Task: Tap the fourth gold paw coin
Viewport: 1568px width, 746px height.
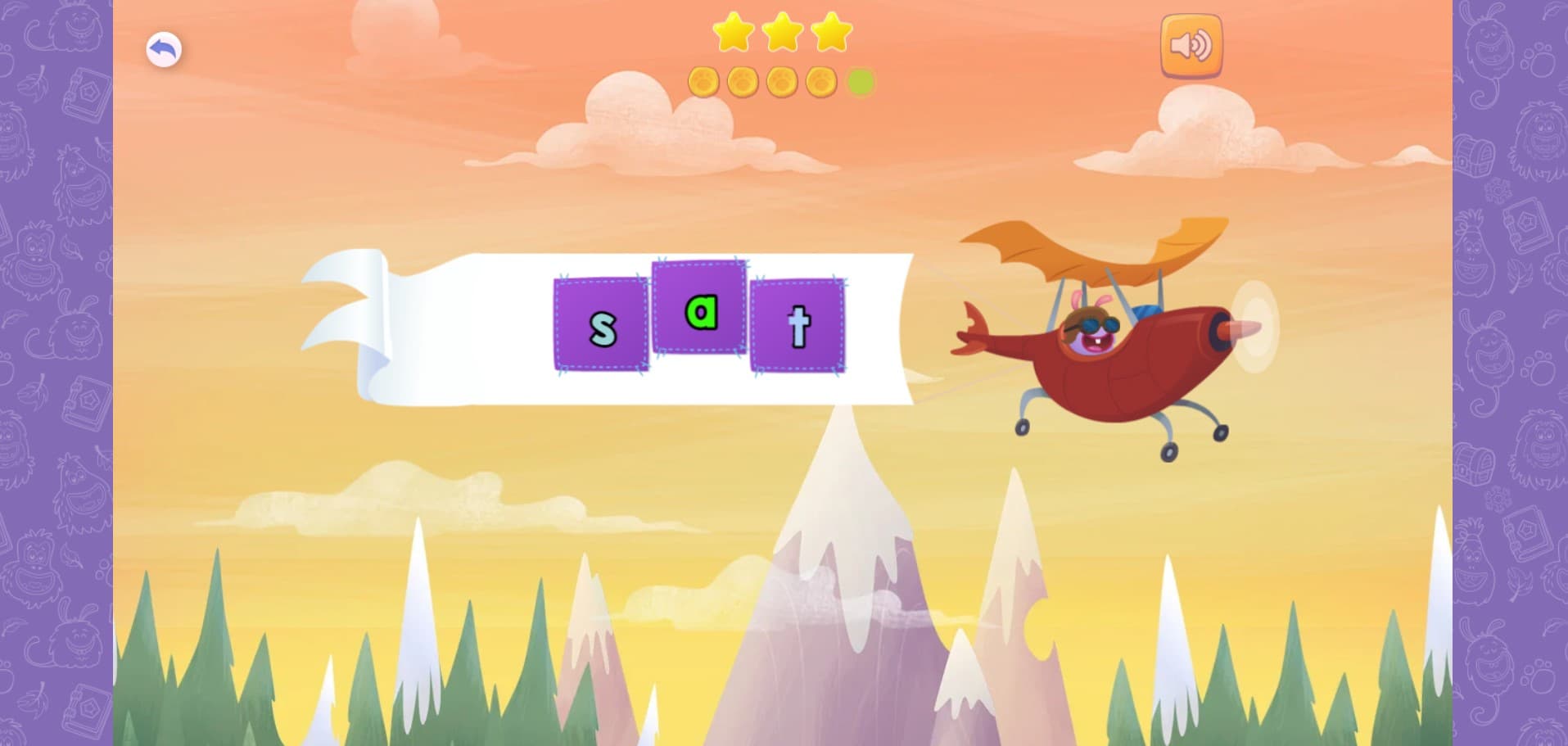Action: [x=821, y=80]
